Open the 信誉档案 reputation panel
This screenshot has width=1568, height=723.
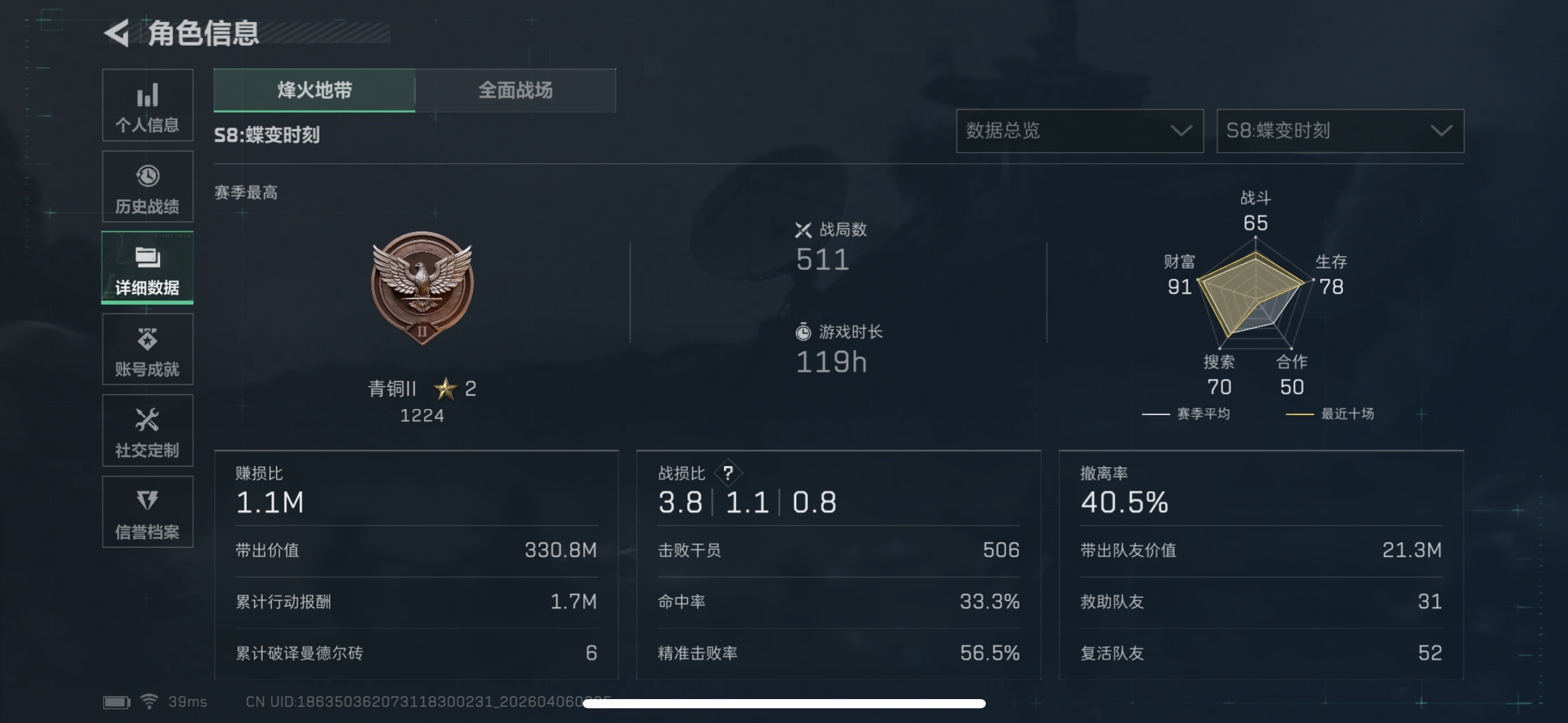pos(147,513)
